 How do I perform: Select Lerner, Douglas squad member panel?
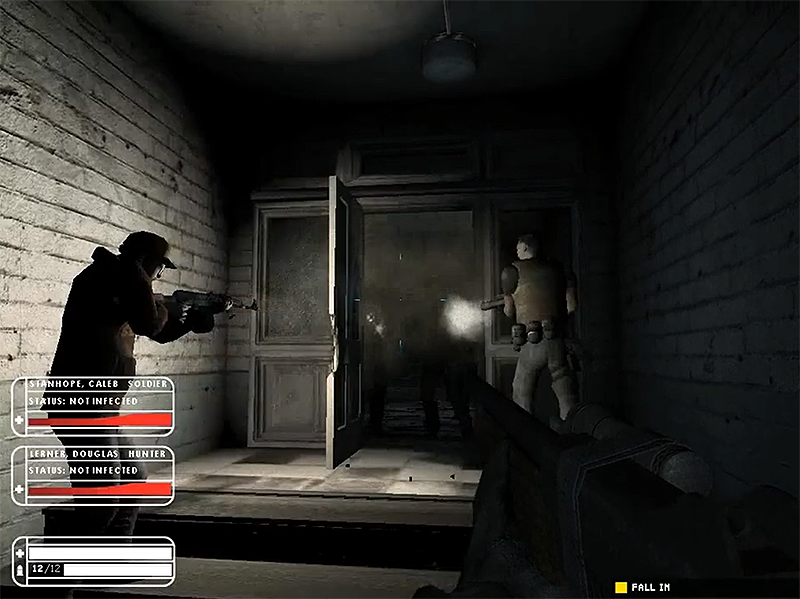pos(93,475)
